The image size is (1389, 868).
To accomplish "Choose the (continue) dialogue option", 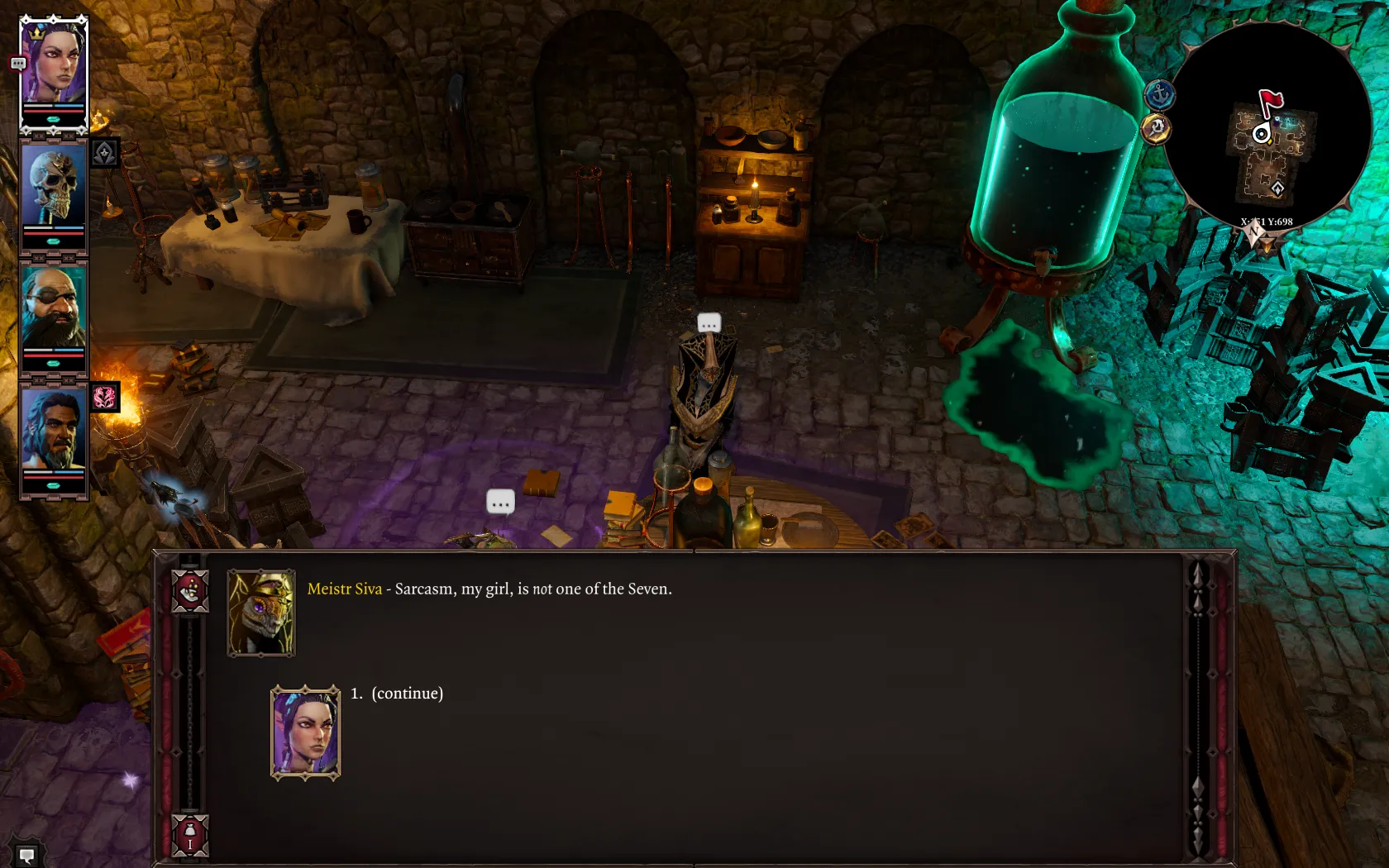I will (x=407, y=694).
